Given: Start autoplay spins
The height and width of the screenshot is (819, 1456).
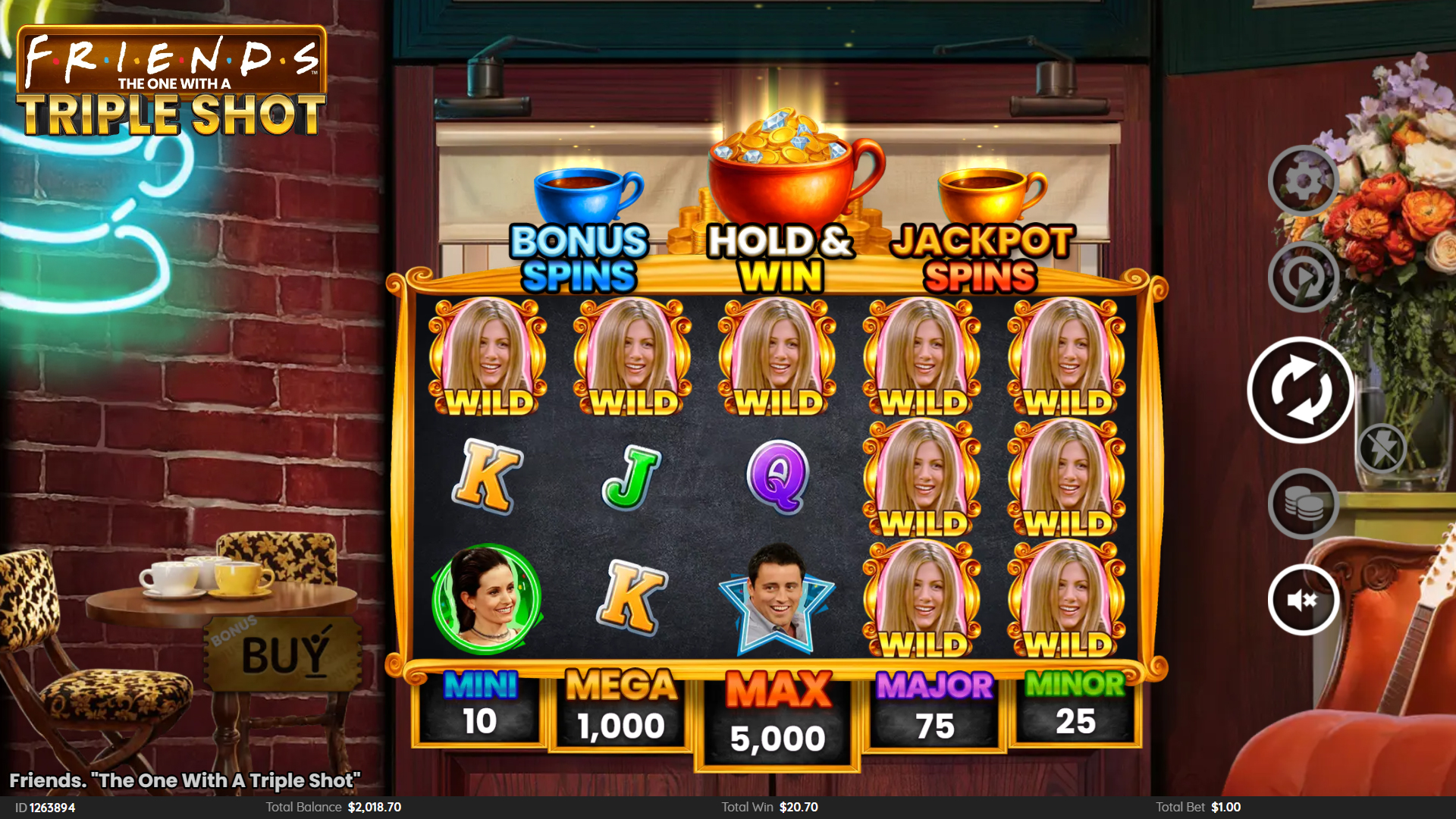Looking at the screenshot, I should click(1303, 278).
